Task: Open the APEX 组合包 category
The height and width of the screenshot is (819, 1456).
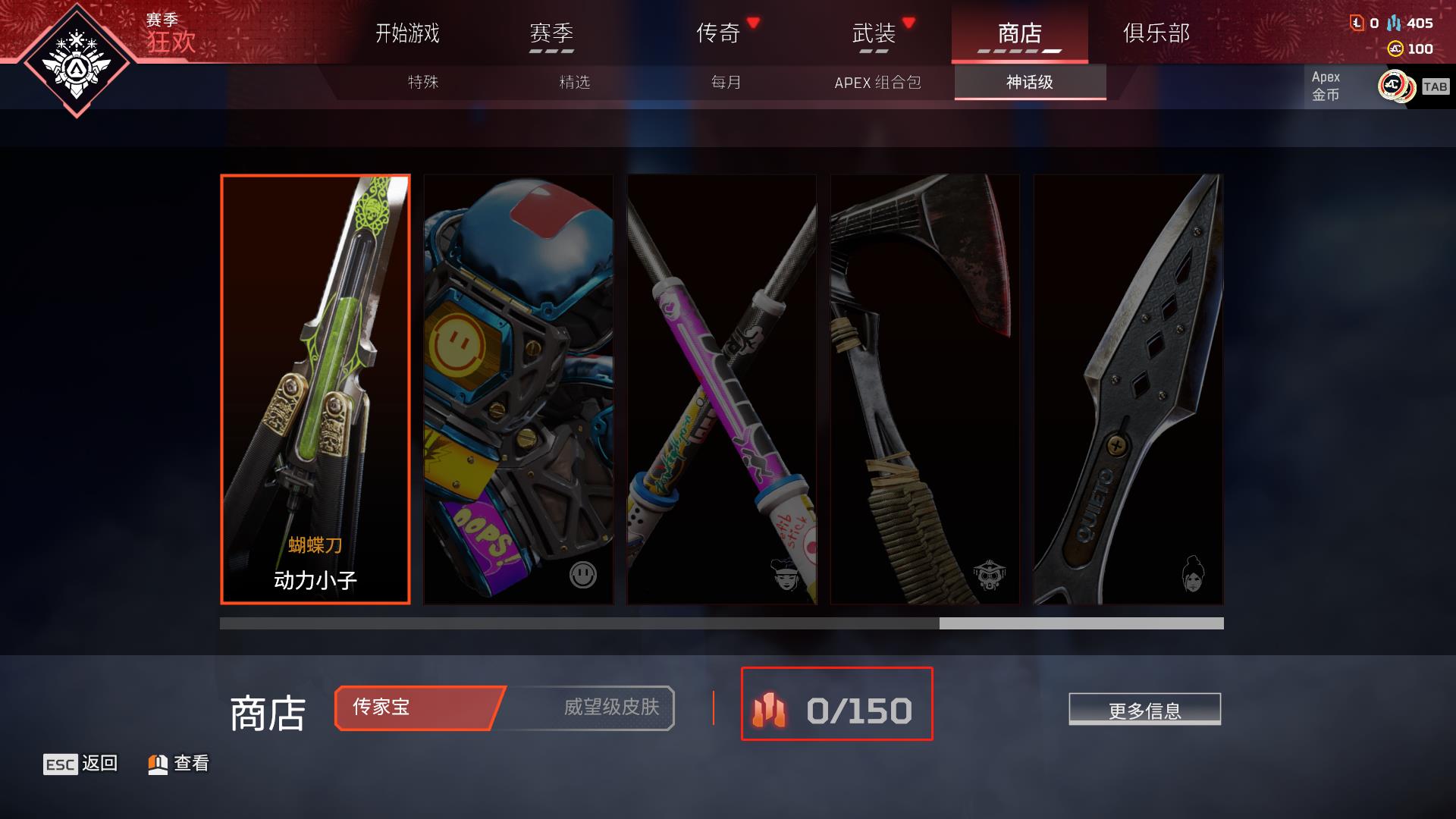Action: [x=878, y=84]
